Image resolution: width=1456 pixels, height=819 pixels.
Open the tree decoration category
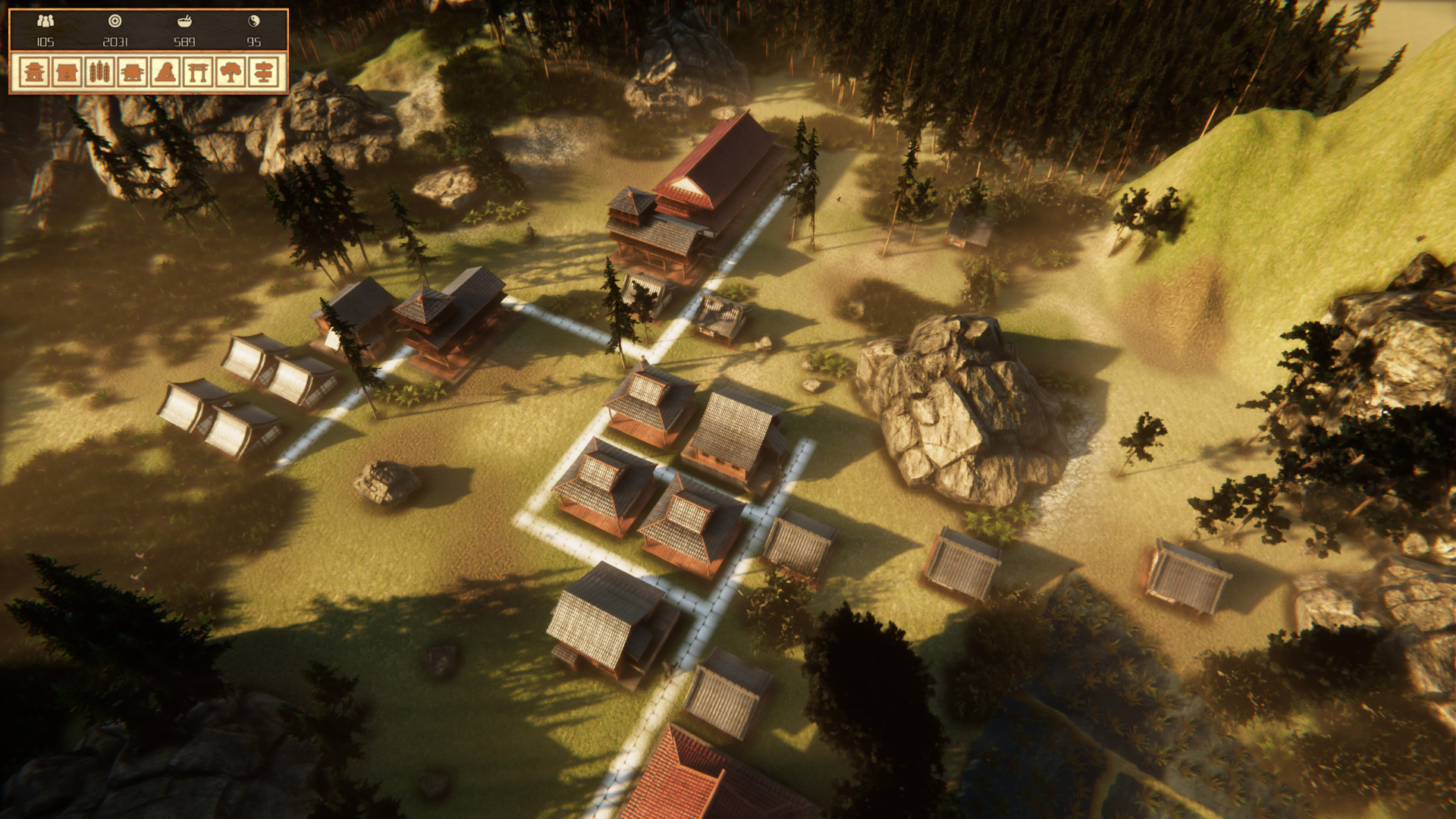click(x=231, y=73)
